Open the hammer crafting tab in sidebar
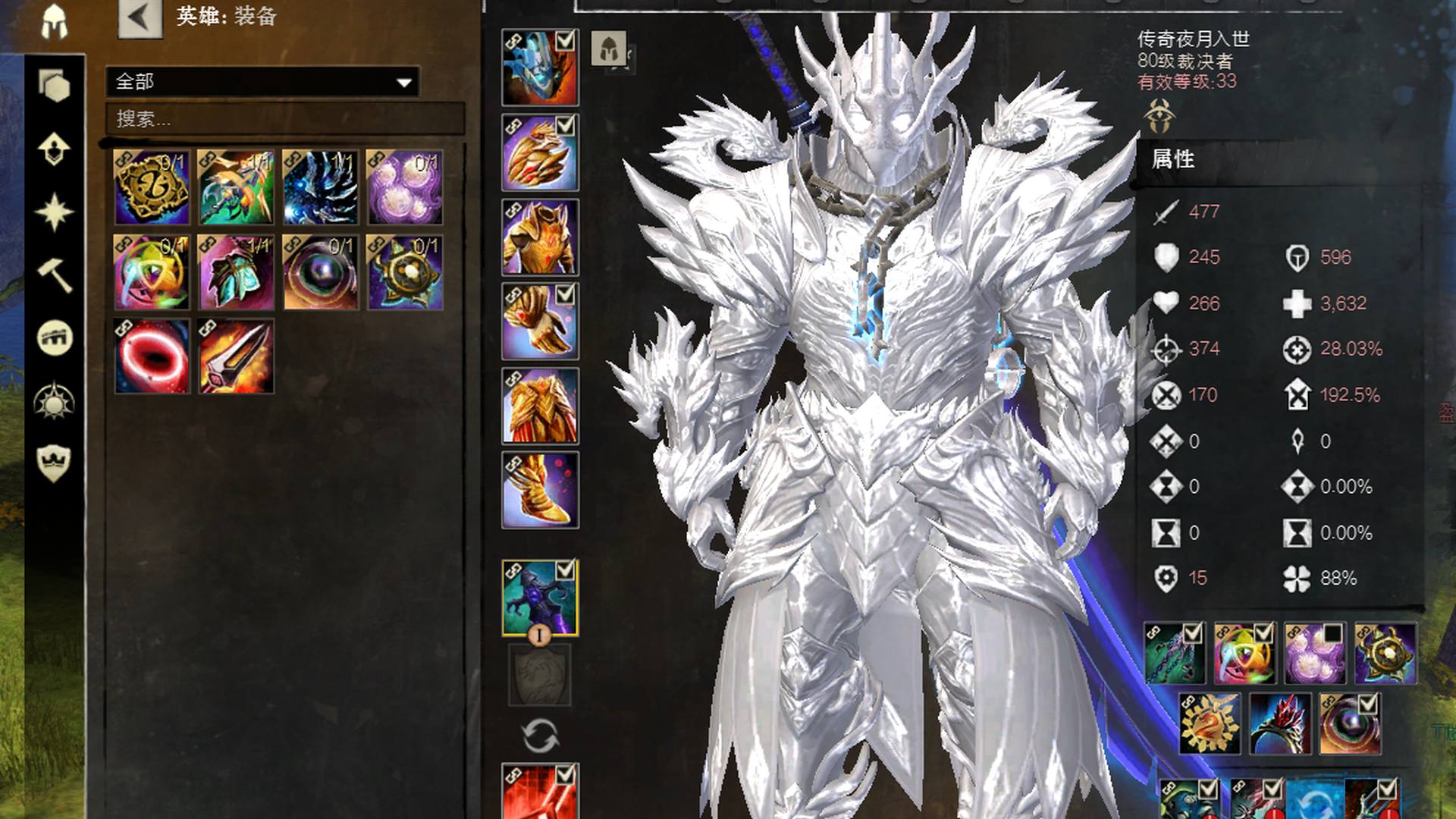The width and height of the screenshot is (1456, 819). [55, 275]
